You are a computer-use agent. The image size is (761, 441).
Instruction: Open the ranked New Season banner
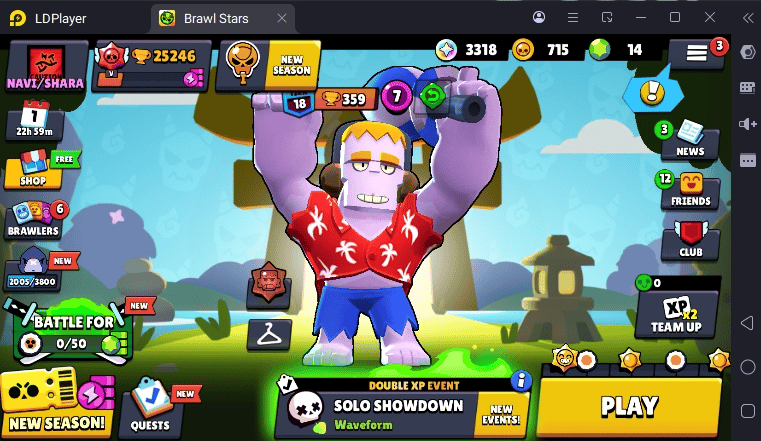pyautogui.click(x=268, y=65)
